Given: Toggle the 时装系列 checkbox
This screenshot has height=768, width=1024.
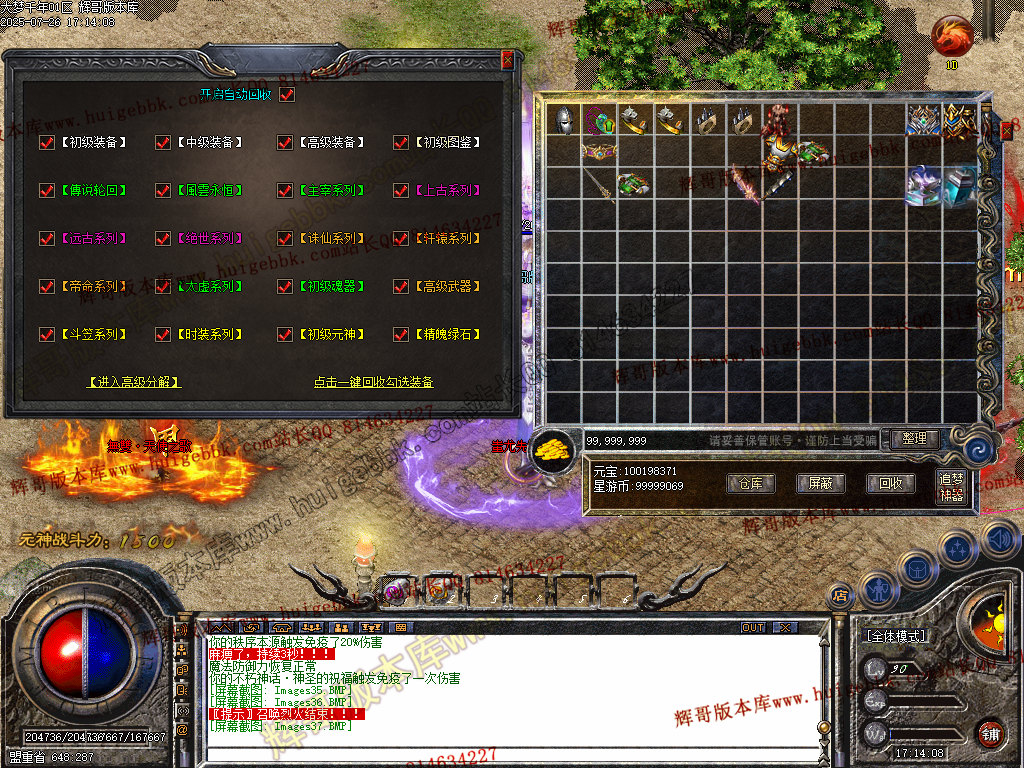Looking at the screenshot, I should 163,335.
